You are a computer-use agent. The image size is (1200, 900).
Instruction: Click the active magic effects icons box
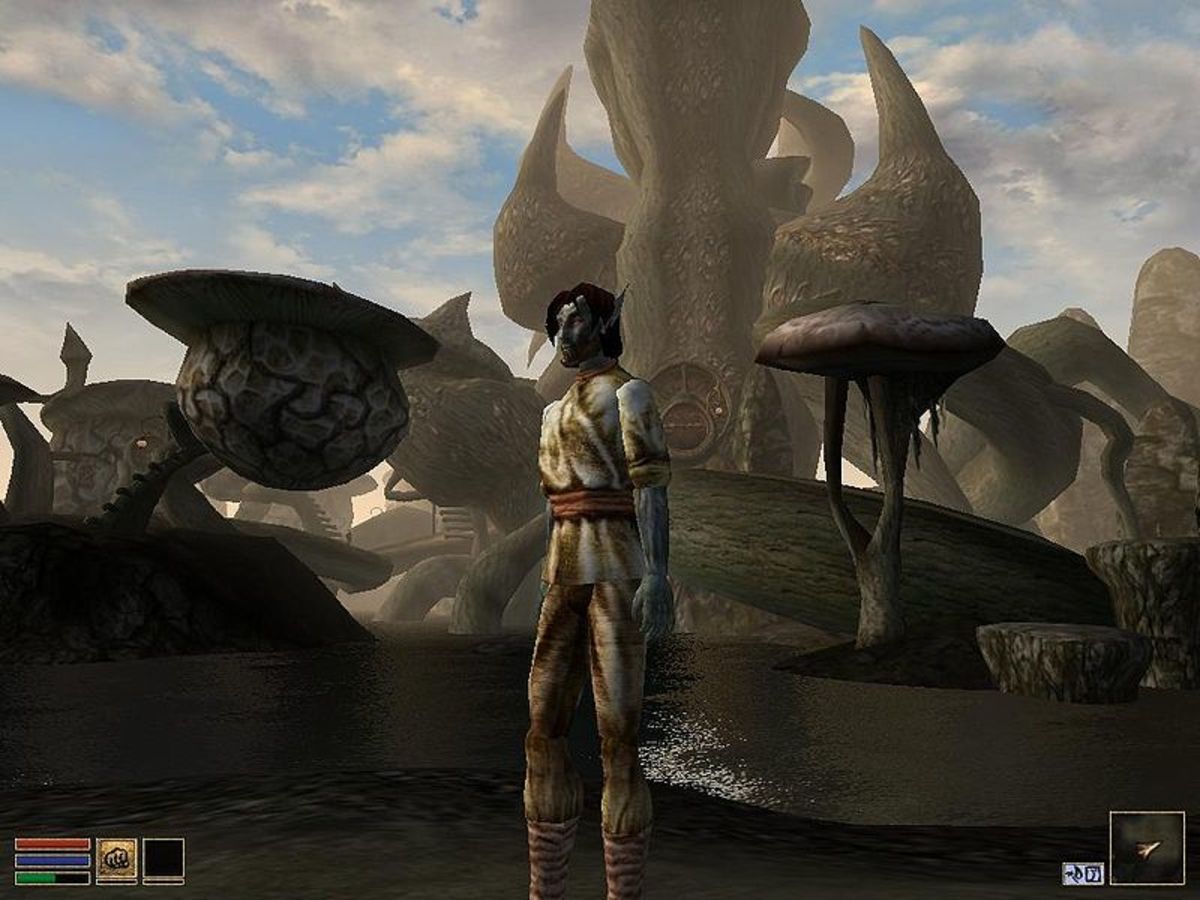pyautogui.click(x=1082, y=873)
